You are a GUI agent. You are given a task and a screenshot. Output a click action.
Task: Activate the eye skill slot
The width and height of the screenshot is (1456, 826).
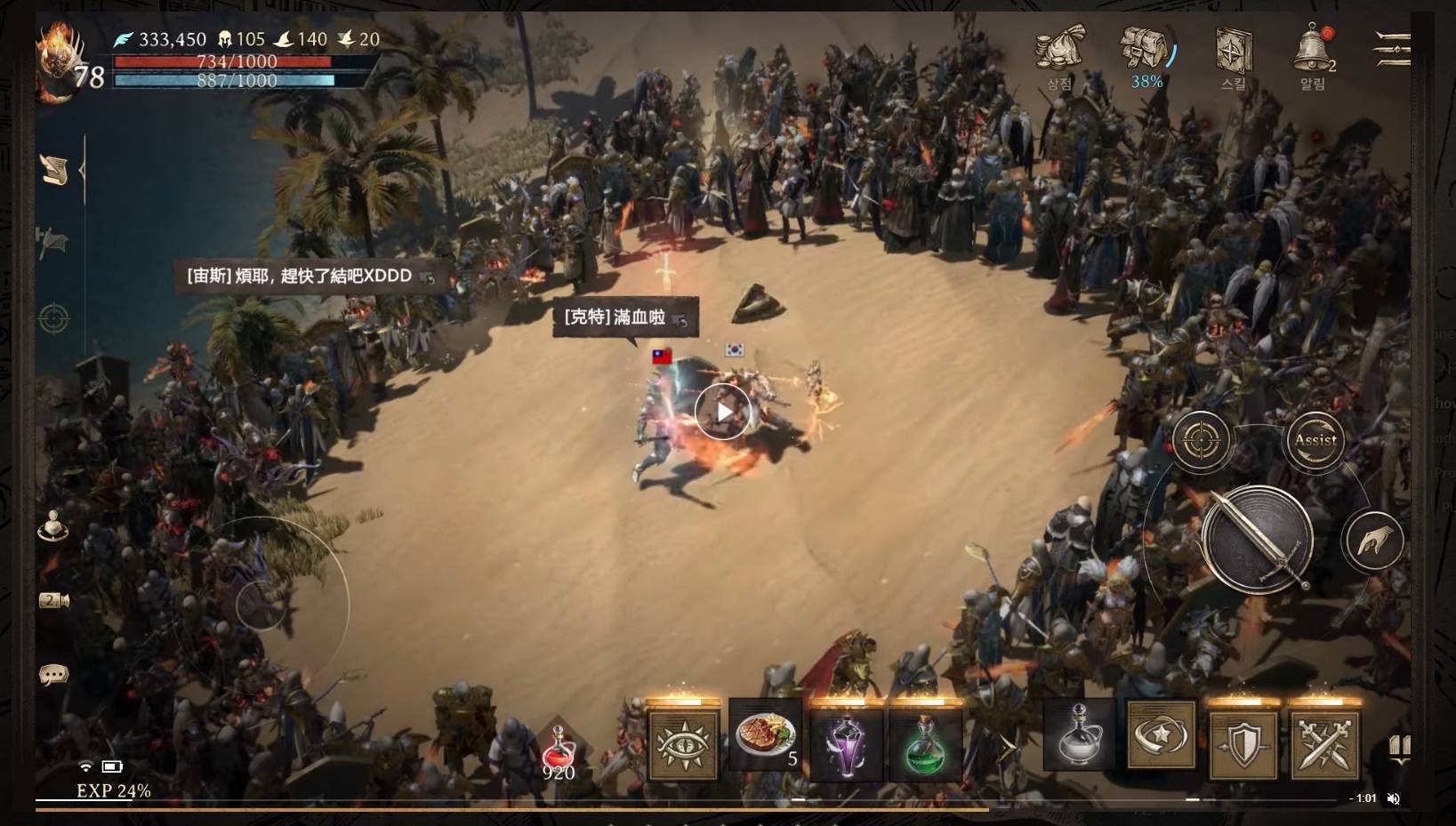[x=683, y=745]
